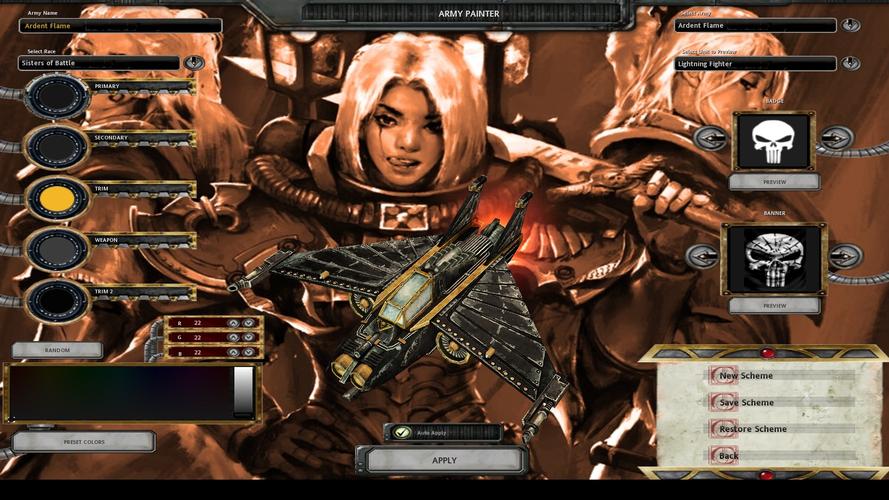
Task: Select the Trim 2 color swatch
Action: (x=57, y=300)
